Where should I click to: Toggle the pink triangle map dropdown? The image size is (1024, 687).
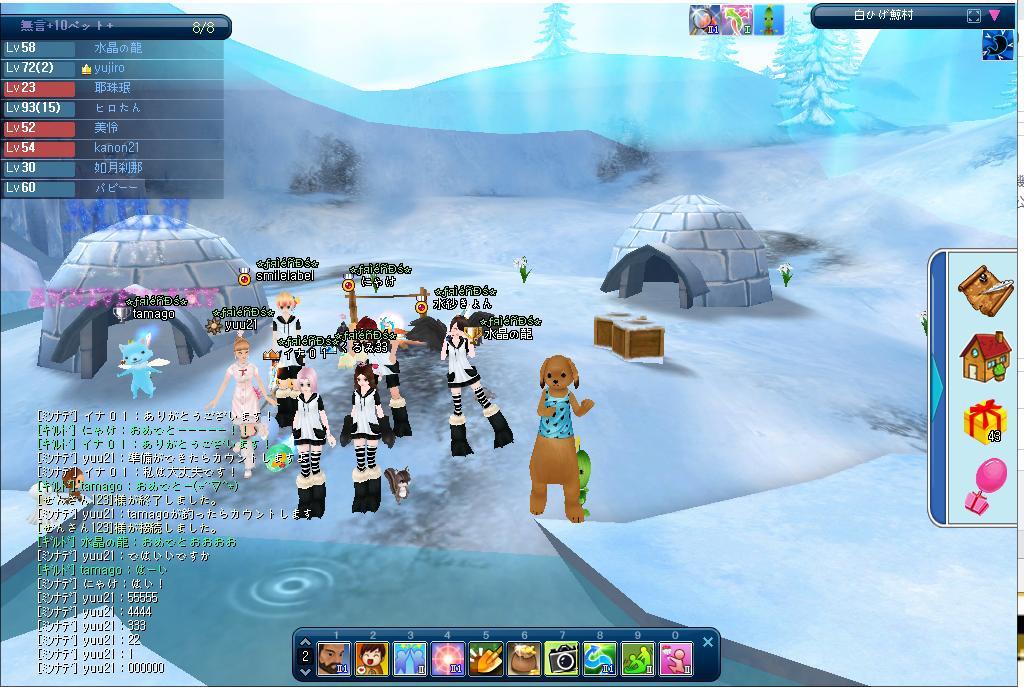tap(995, 15)
